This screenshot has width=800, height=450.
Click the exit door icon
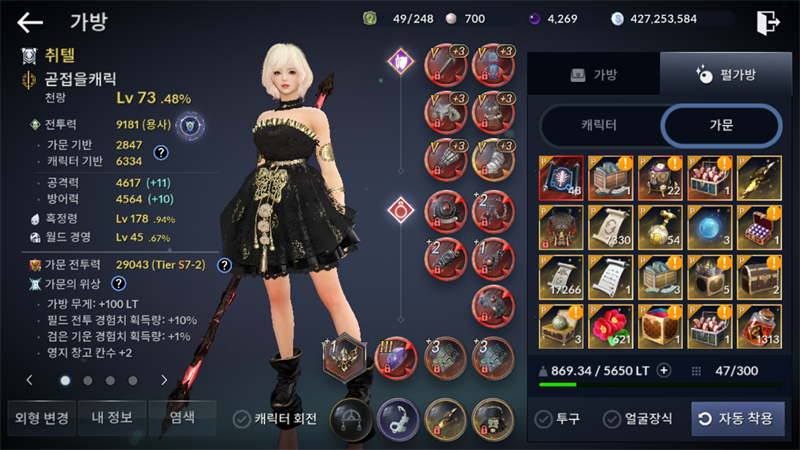768,21
